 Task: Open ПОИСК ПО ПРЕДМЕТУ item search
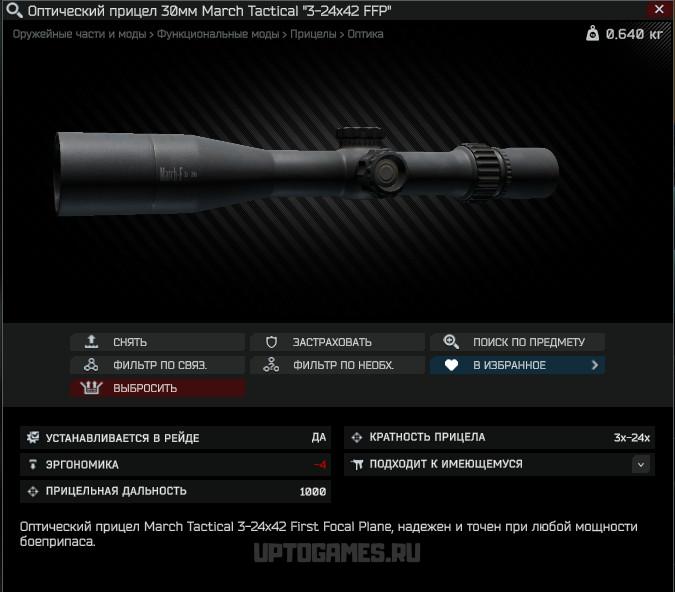pos(517,342)
